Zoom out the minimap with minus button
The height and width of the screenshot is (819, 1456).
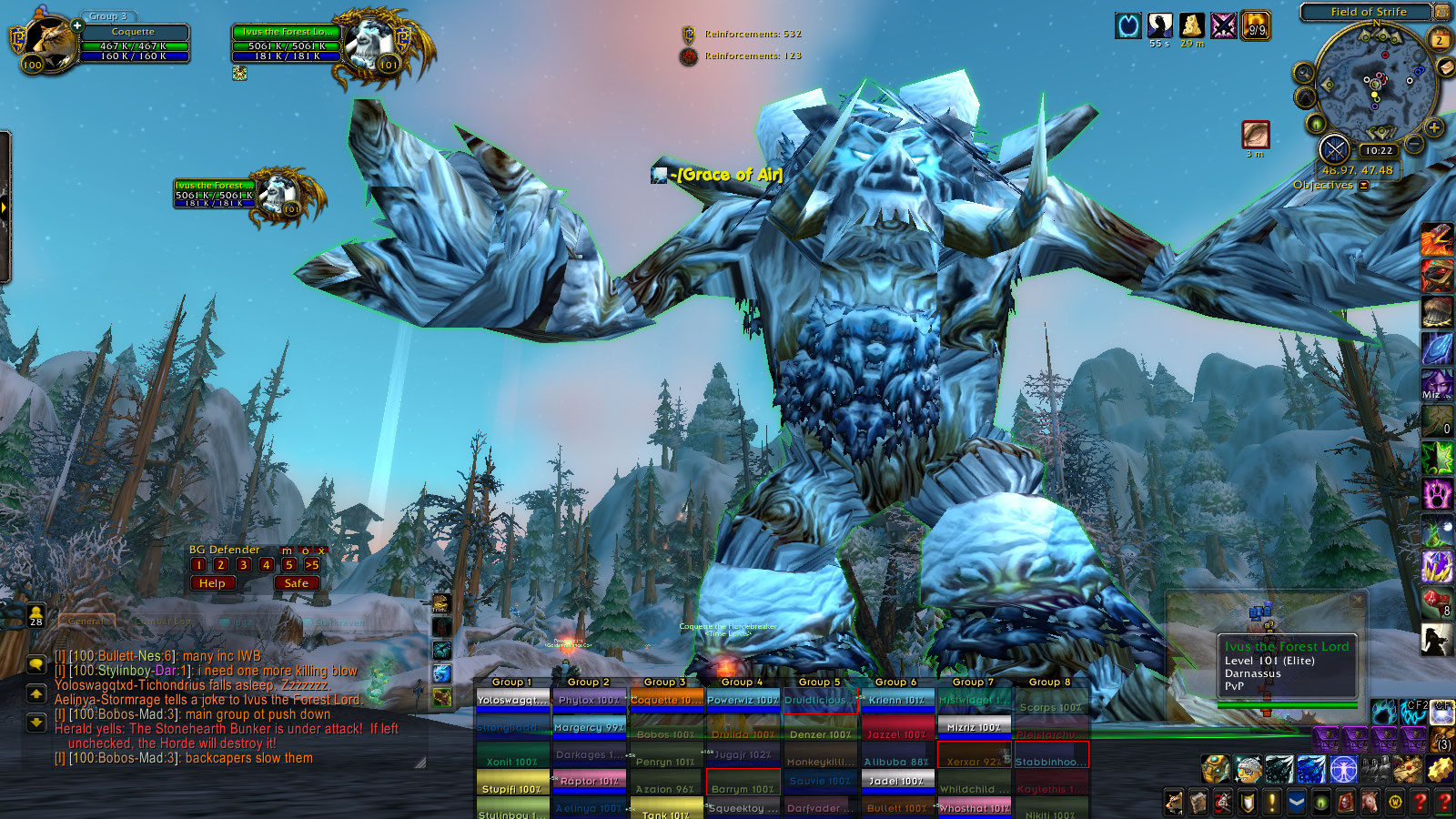(1413, 144)
